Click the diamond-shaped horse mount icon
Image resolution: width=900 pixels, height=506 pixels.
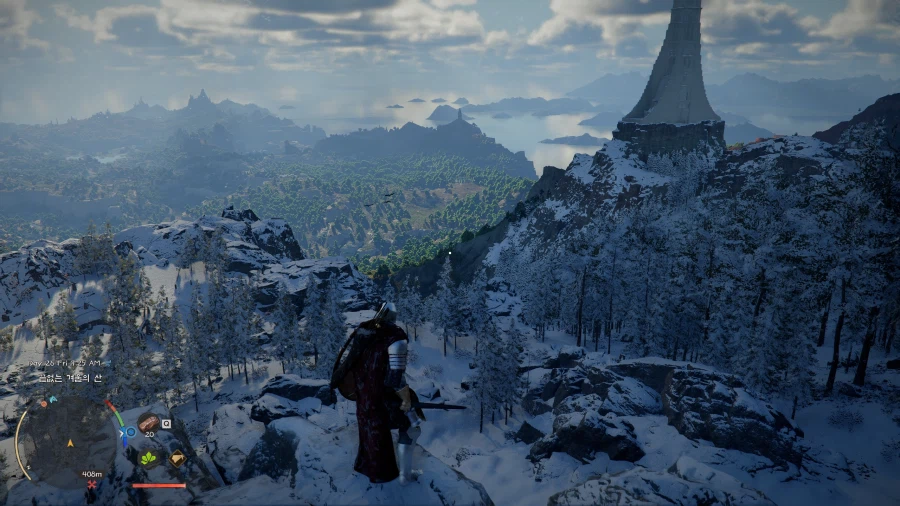point(177,458)
